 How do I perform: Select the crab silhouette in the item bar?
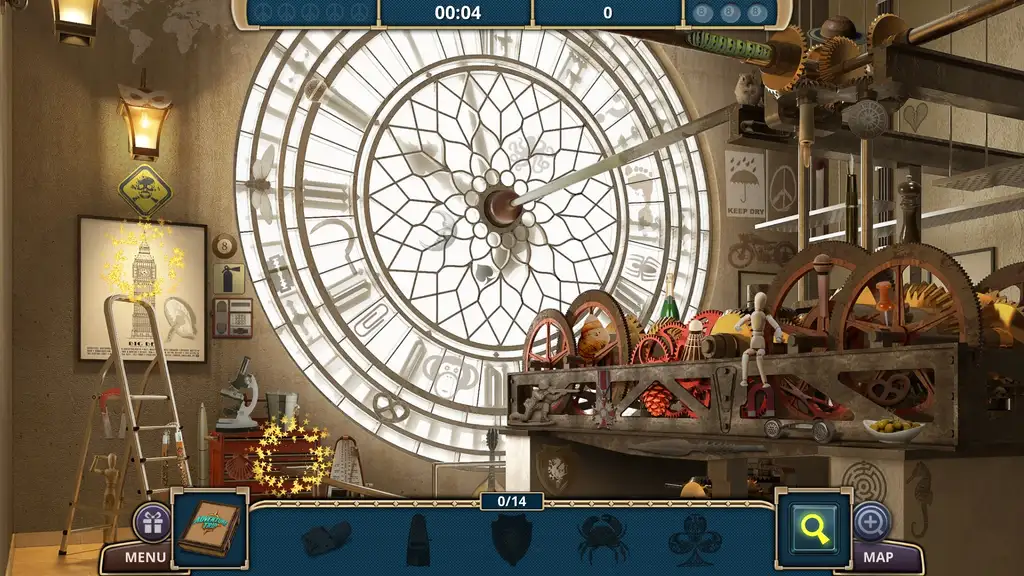(603, 538)
